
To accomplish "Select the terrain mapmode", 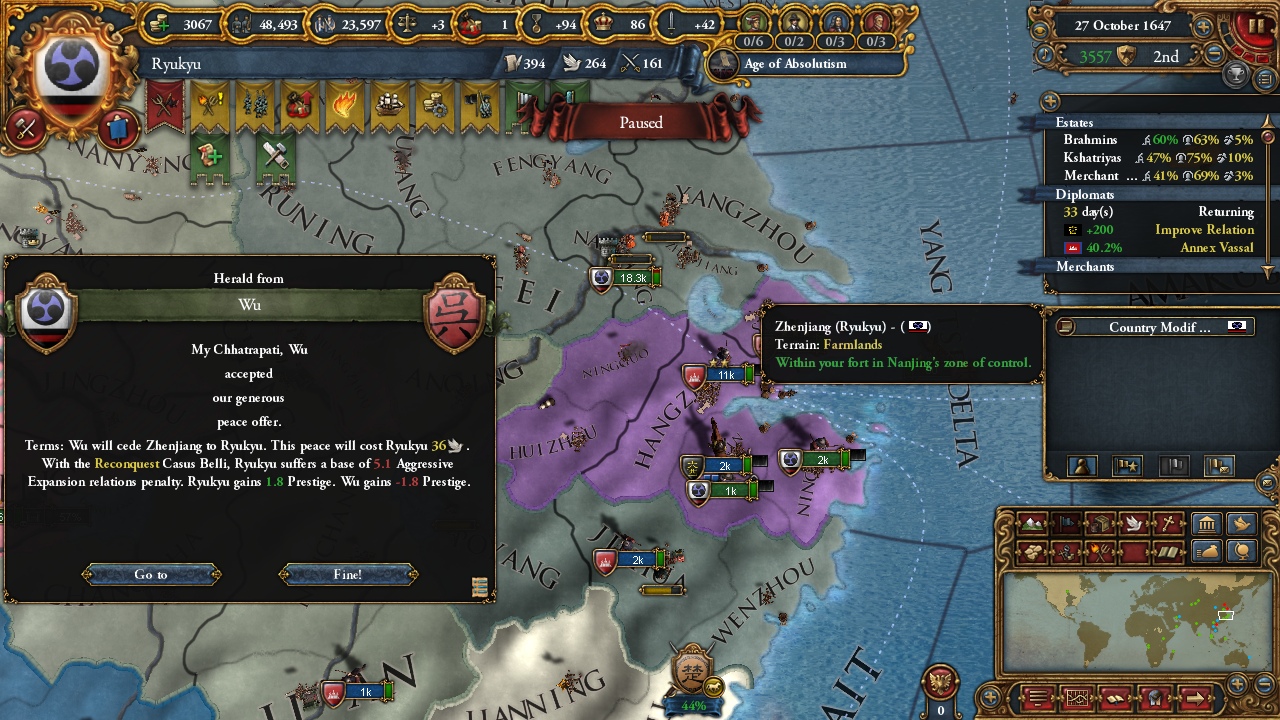I will click(1031, 524).
